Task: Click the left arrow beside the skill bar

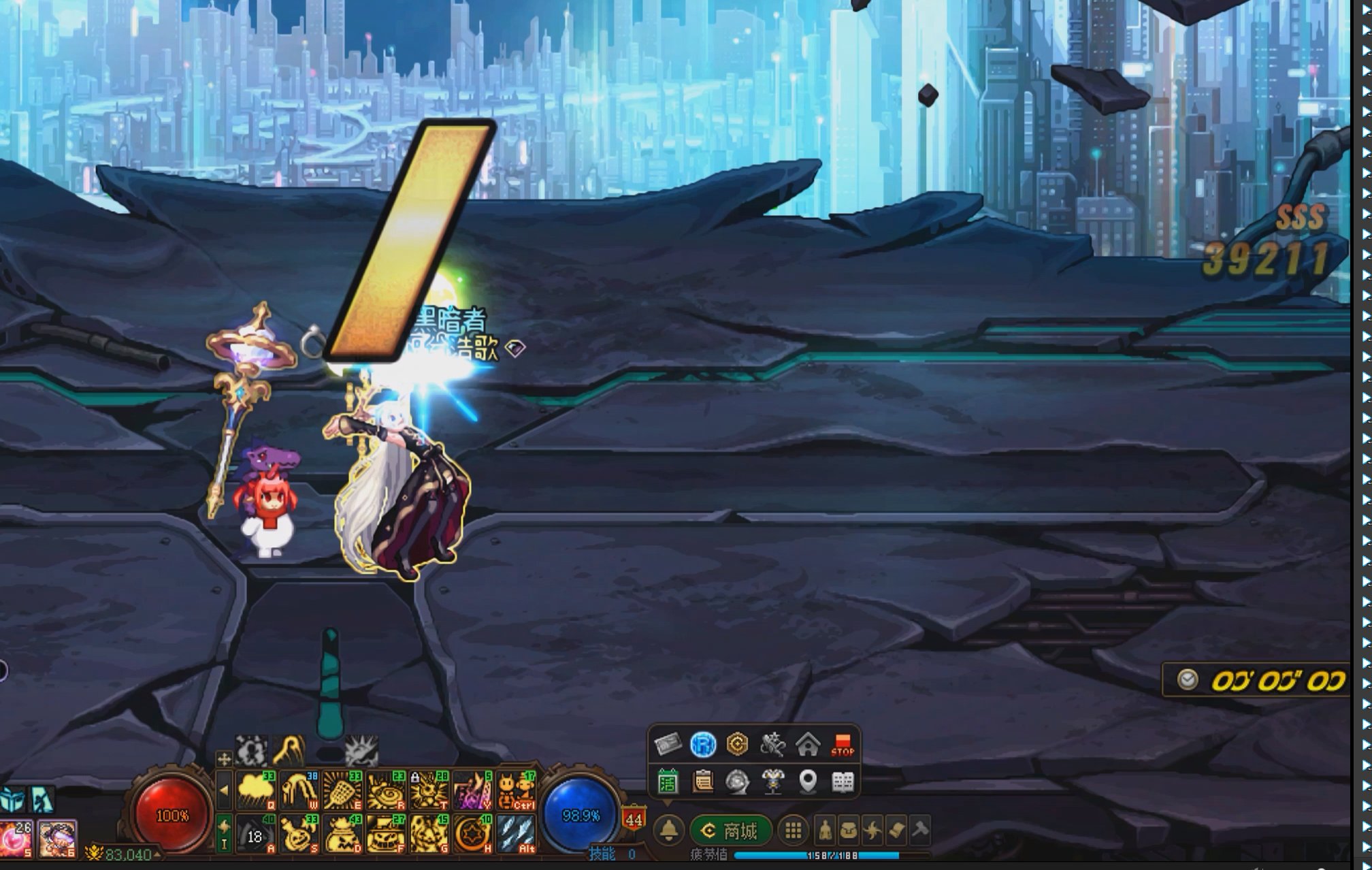Action: tap(224, 791)
